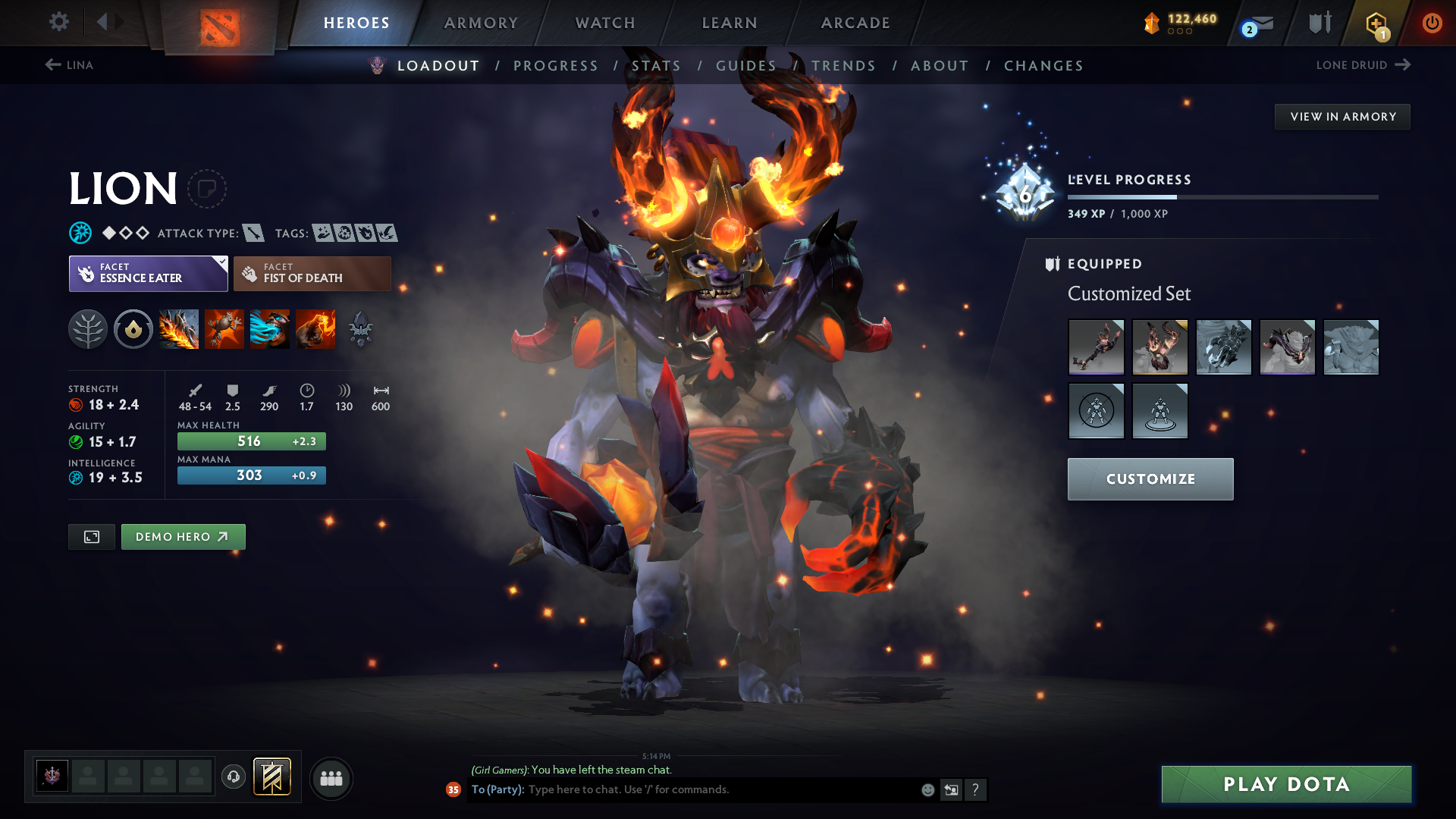Open the Finger of Death ability icon
The width and height of the screenshot is (1456, 819).
pos(315,329)
